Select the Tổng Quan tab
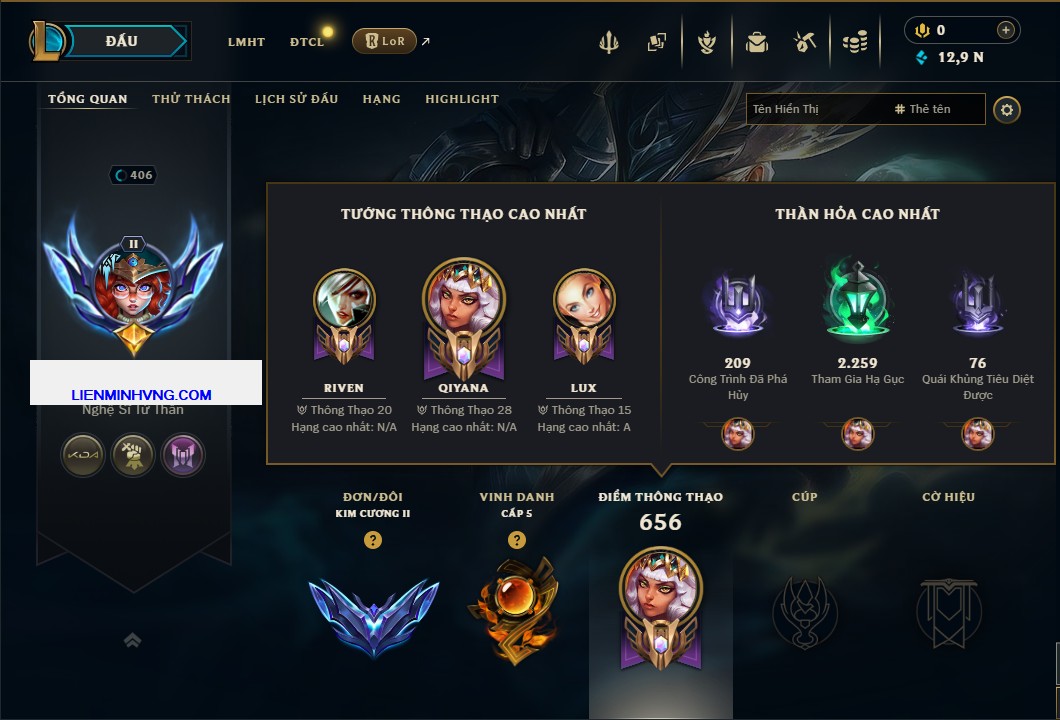The height and width of the screenshot is (720, 1060). click(88, 99)
